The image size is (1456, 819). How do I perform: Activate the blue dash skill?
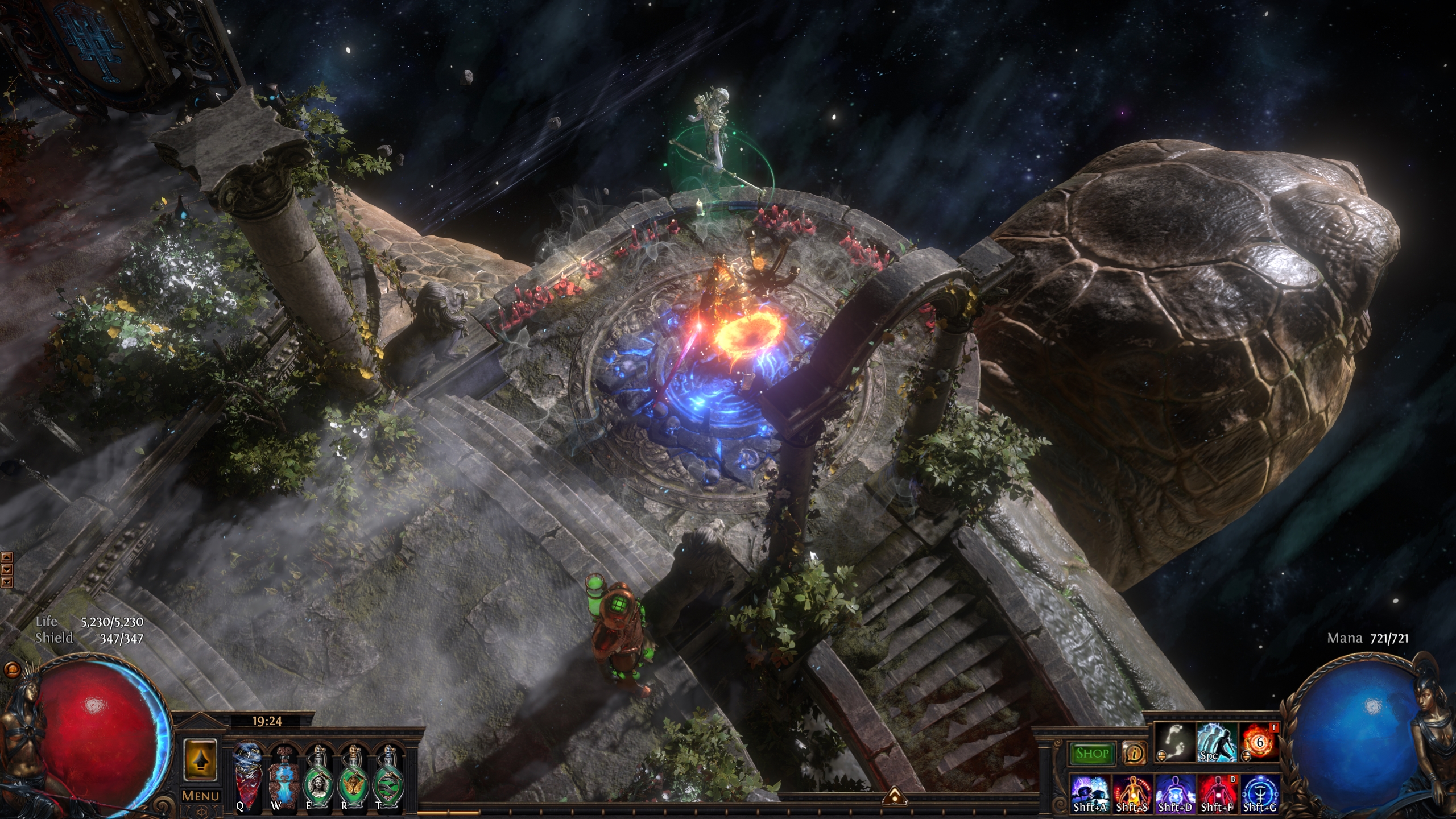[x=1217, y=742]
